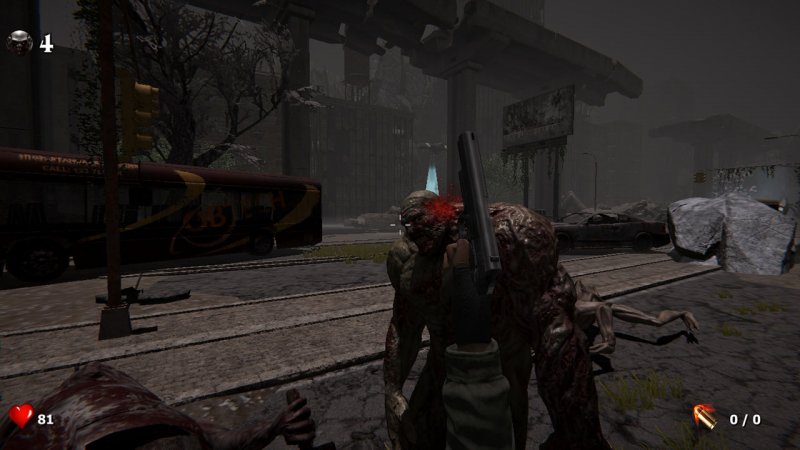The image size is (800, 450).
Task: Click the bullet ammo icon
Action: [704, 417]
